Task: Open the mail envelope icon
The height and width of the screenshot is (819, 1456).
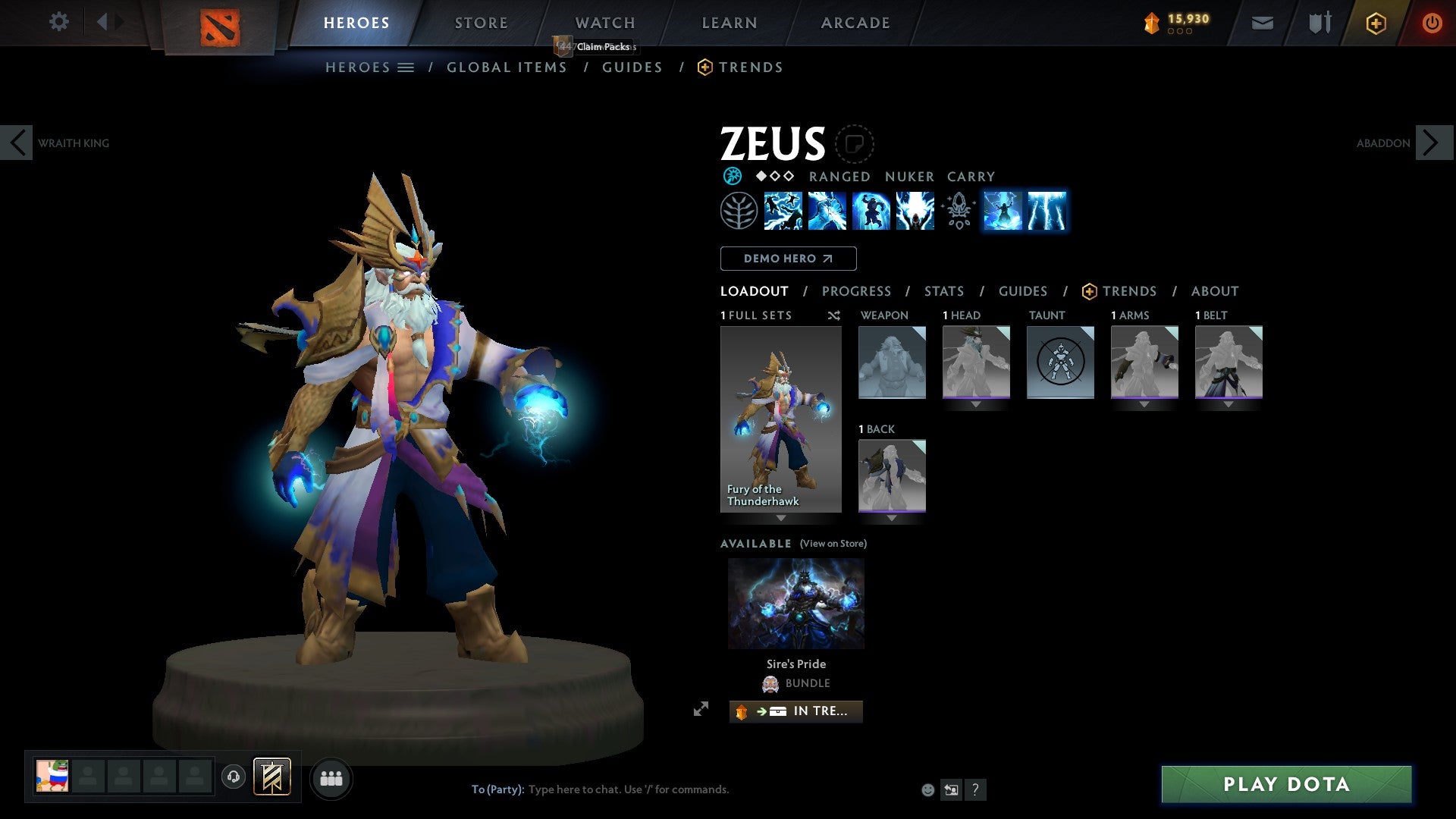Action: click(x=1262, y=24)
